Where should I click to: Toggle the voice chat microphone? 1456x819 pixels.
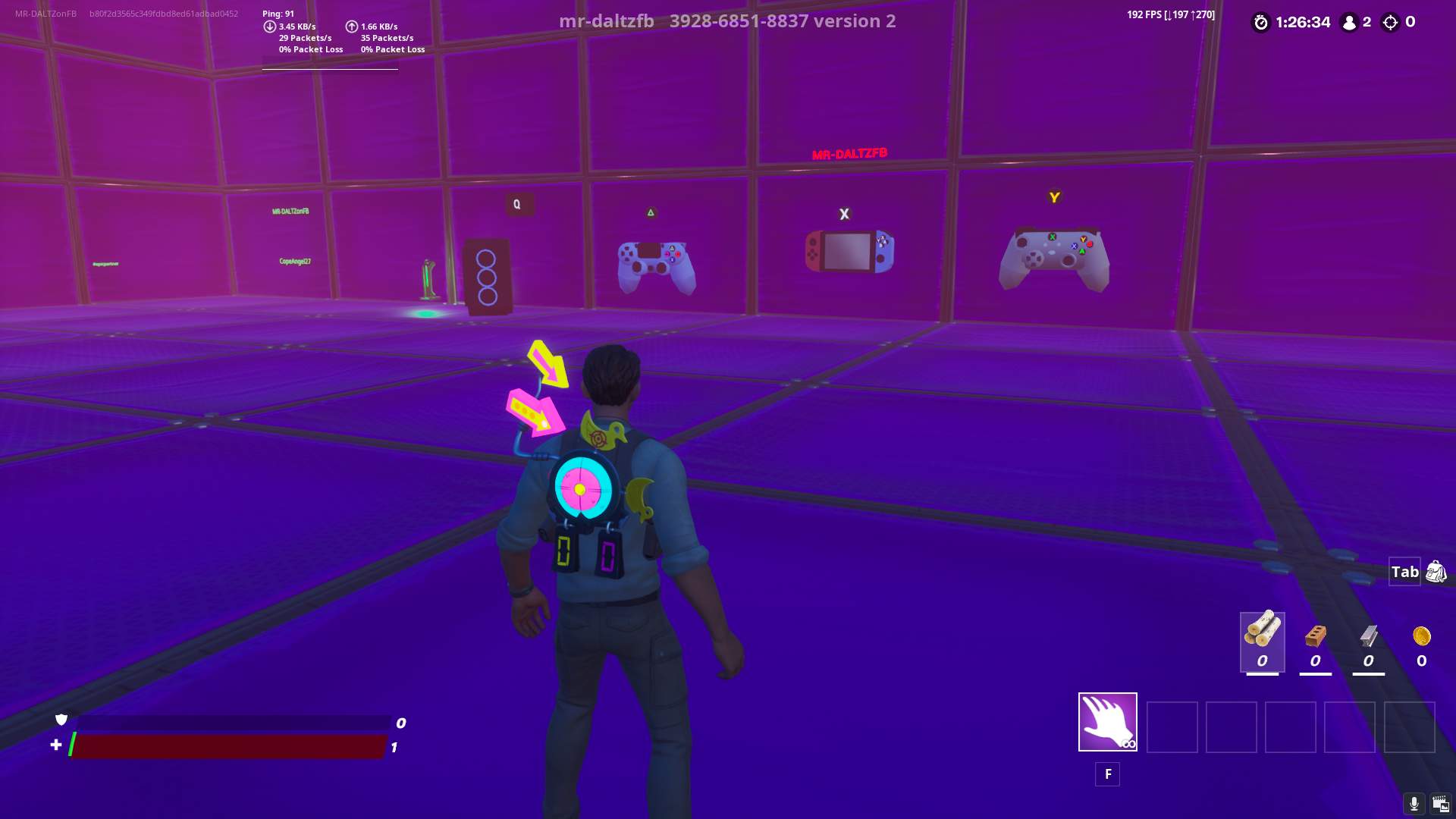(x=1415, y=802)
